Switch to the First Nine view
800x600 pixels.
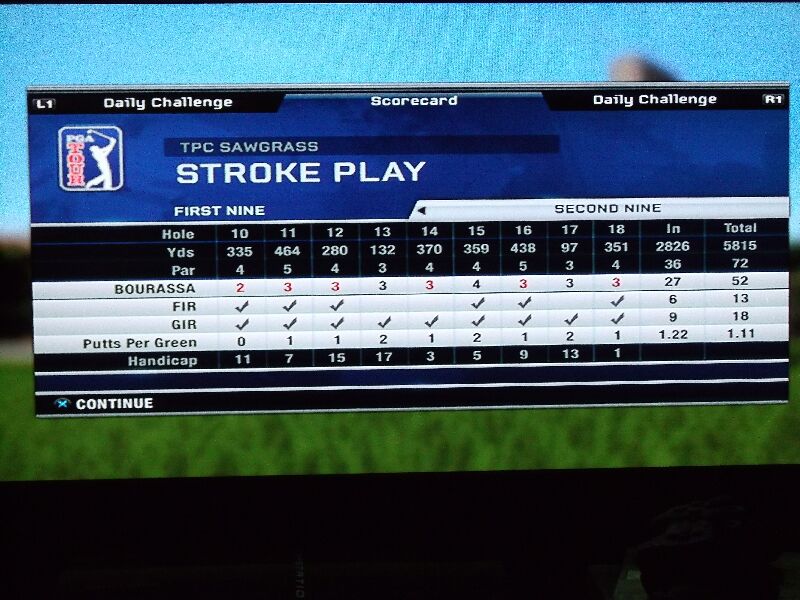pyautogui.click(x=219, y=211)
